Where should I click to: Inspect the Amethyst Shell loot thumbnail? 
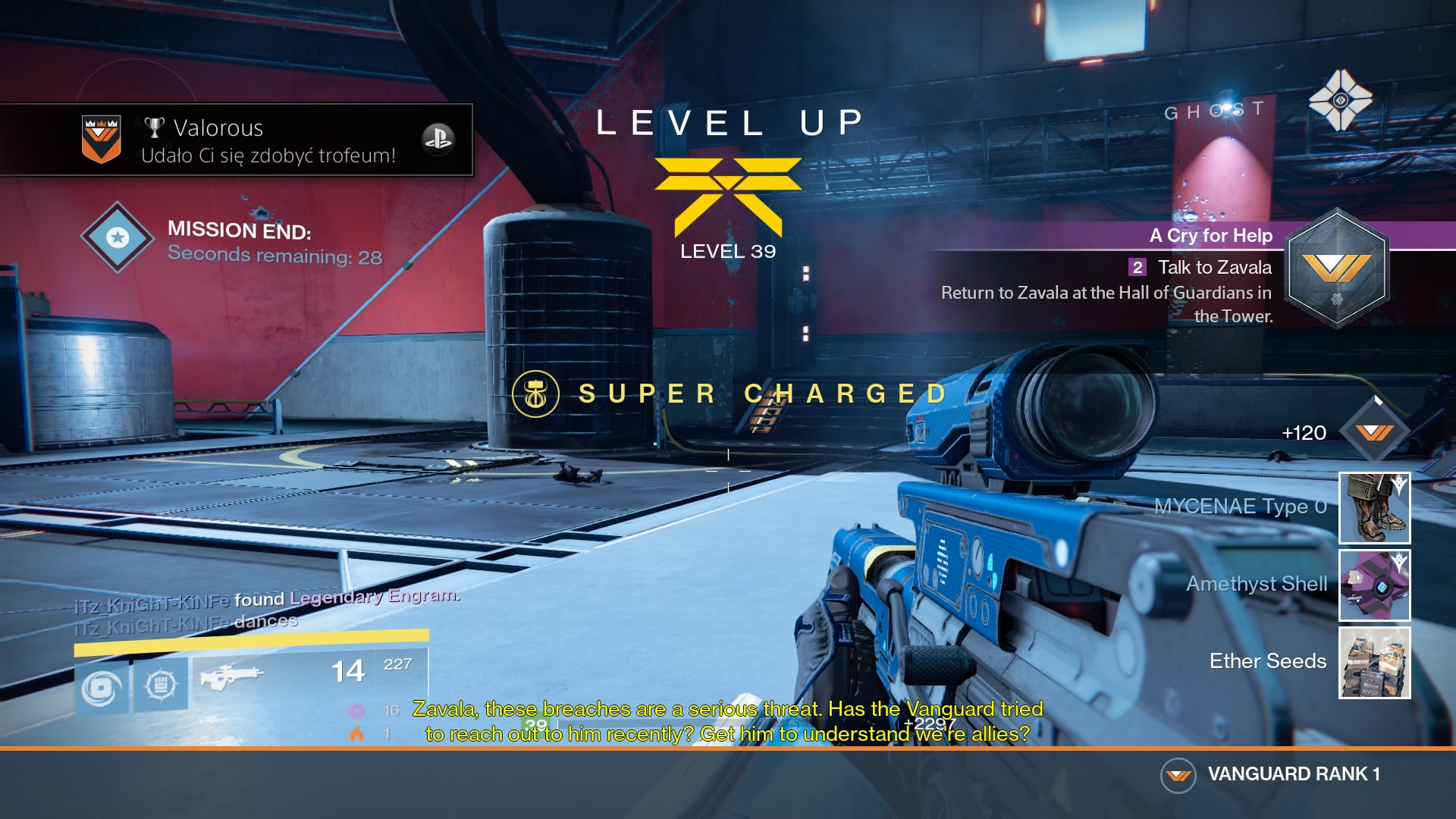[1374, 585]
